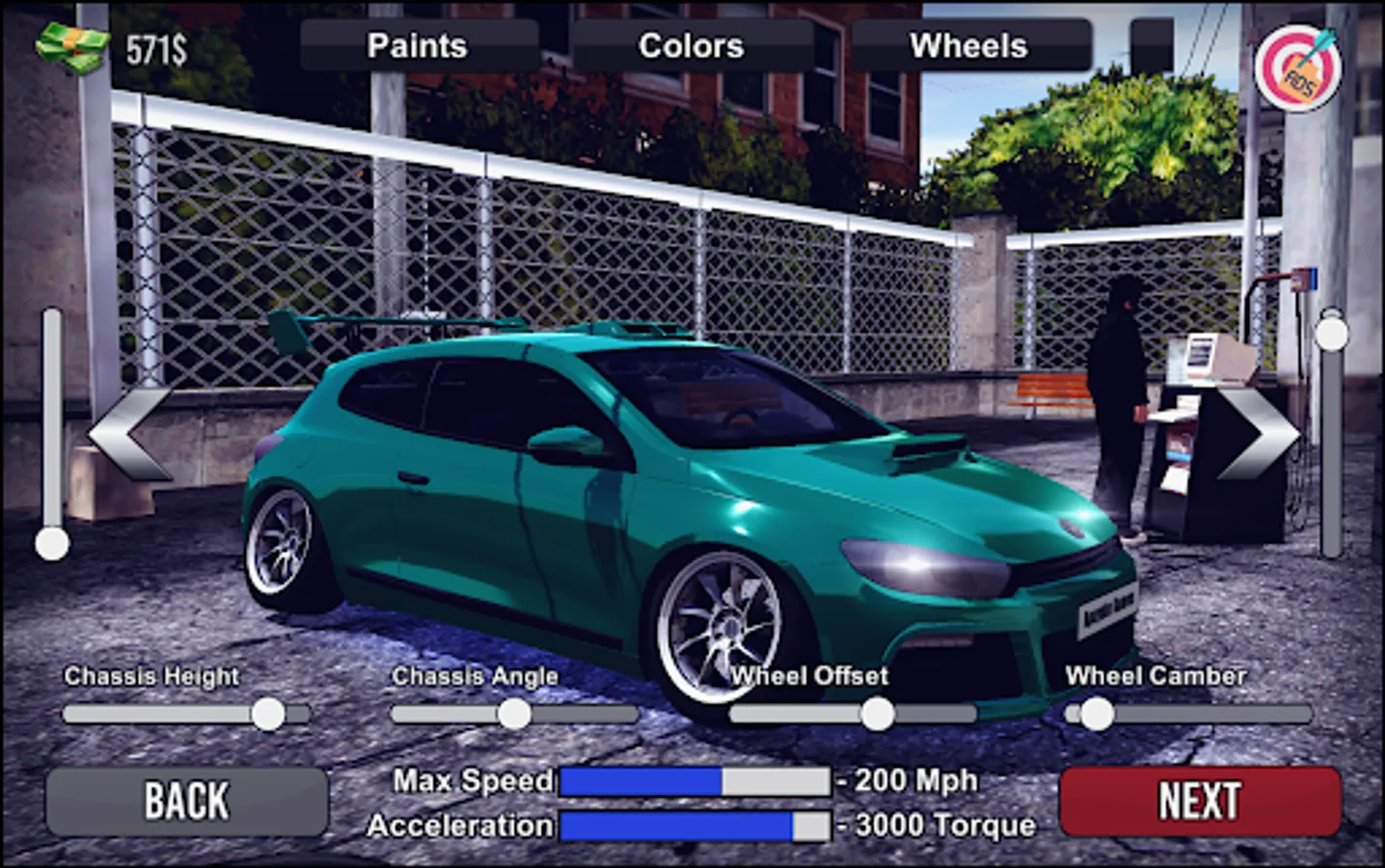Screen dimensions: 1385x868
Task: Click the Wheel Offset slider handle
Action: point(877,715)
